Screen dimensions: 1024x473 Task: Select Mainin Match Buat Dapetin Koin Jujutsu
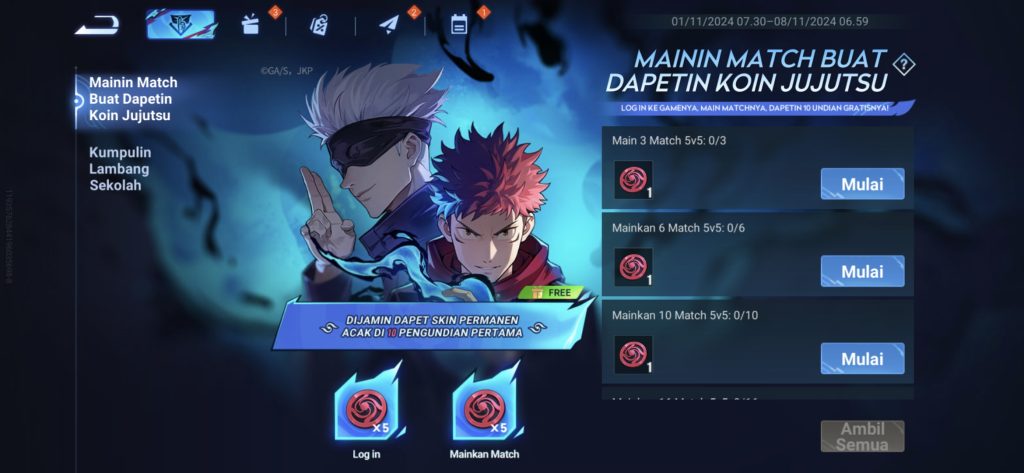coord(133,99)
